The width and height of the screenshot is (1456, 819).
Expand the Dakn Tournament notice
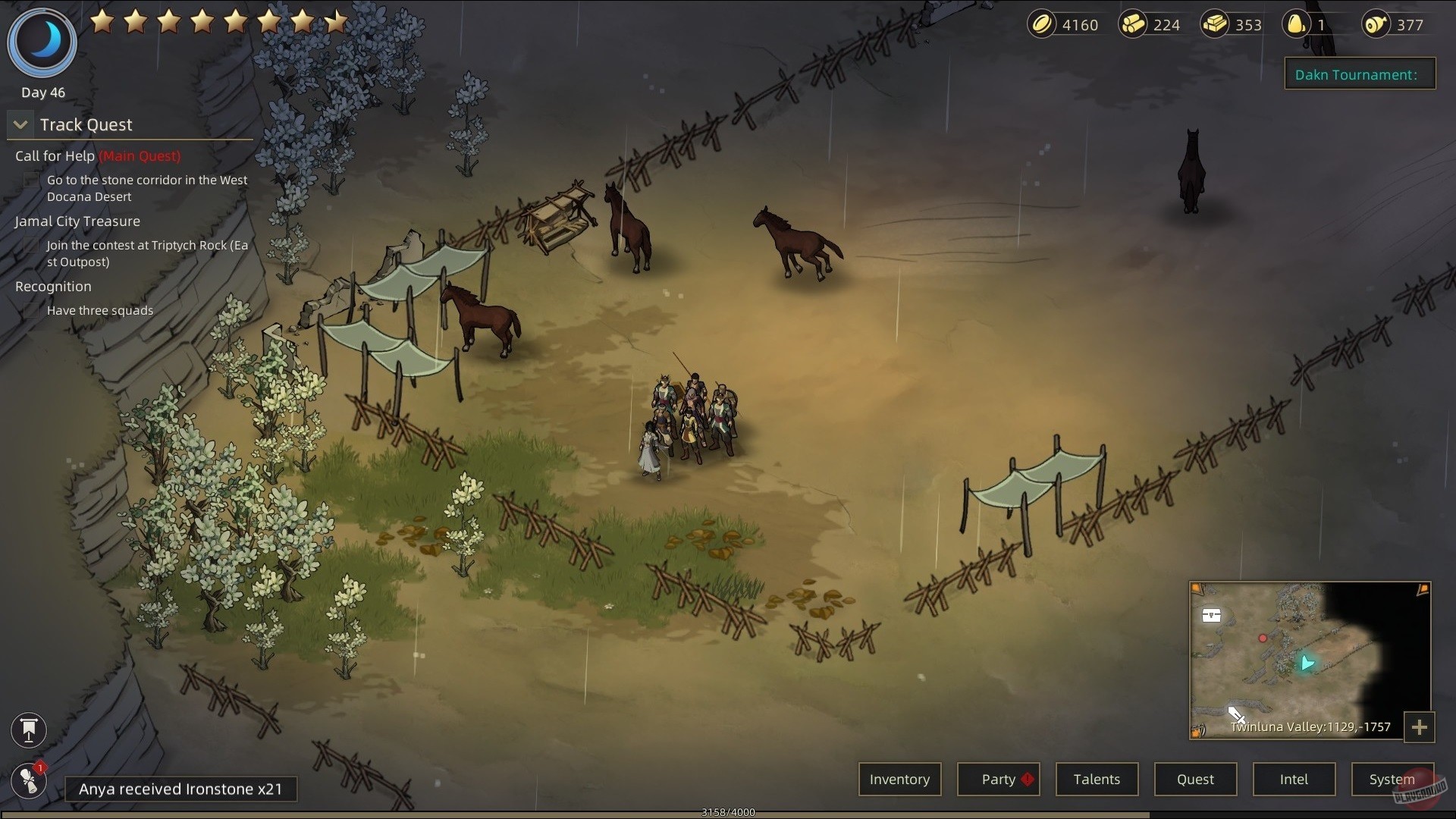coord(1359,74)
